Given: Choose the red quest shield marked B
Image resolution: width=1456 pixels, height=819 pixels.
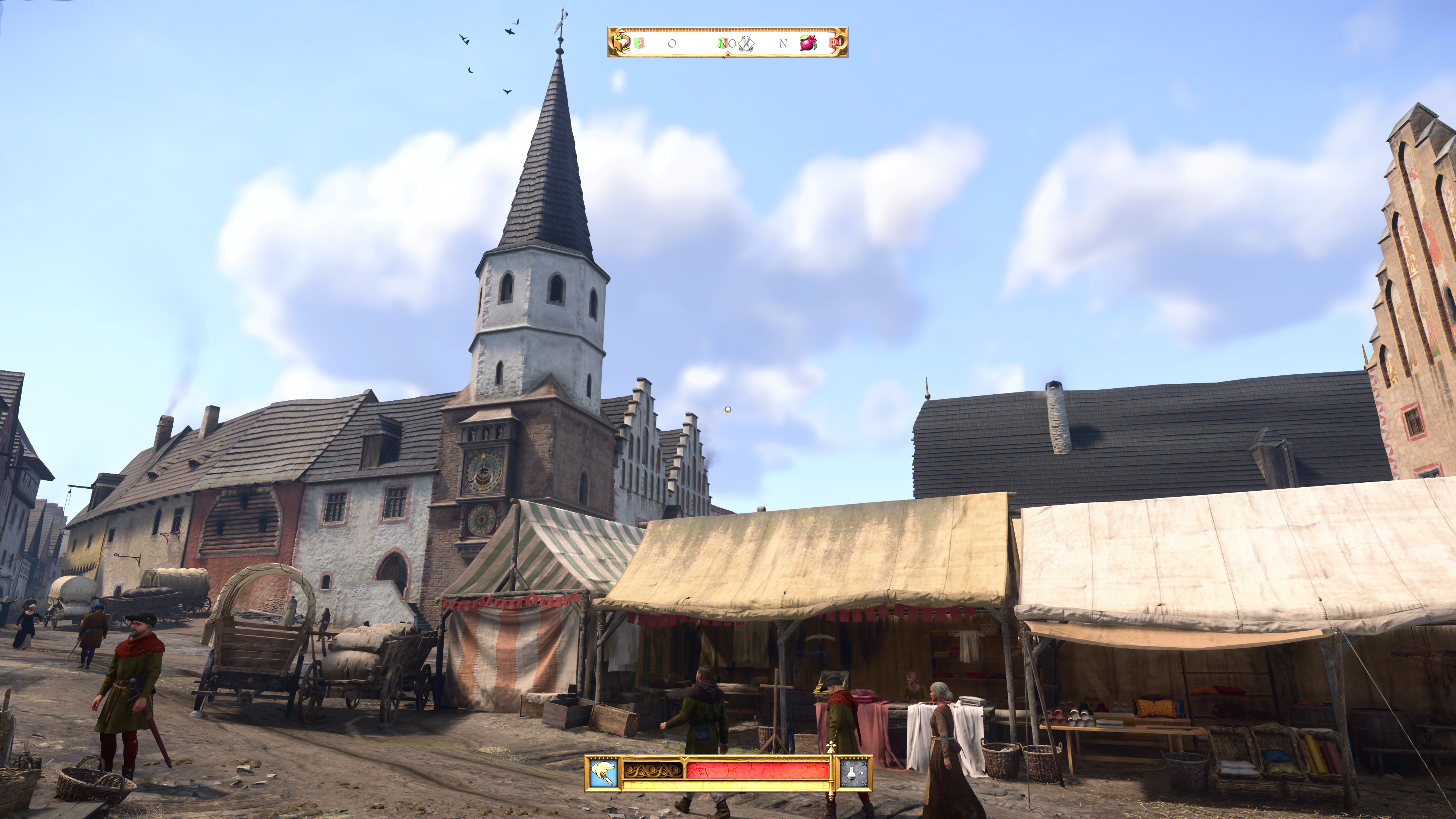Looking at the screenshot, I should click(834, 43).
